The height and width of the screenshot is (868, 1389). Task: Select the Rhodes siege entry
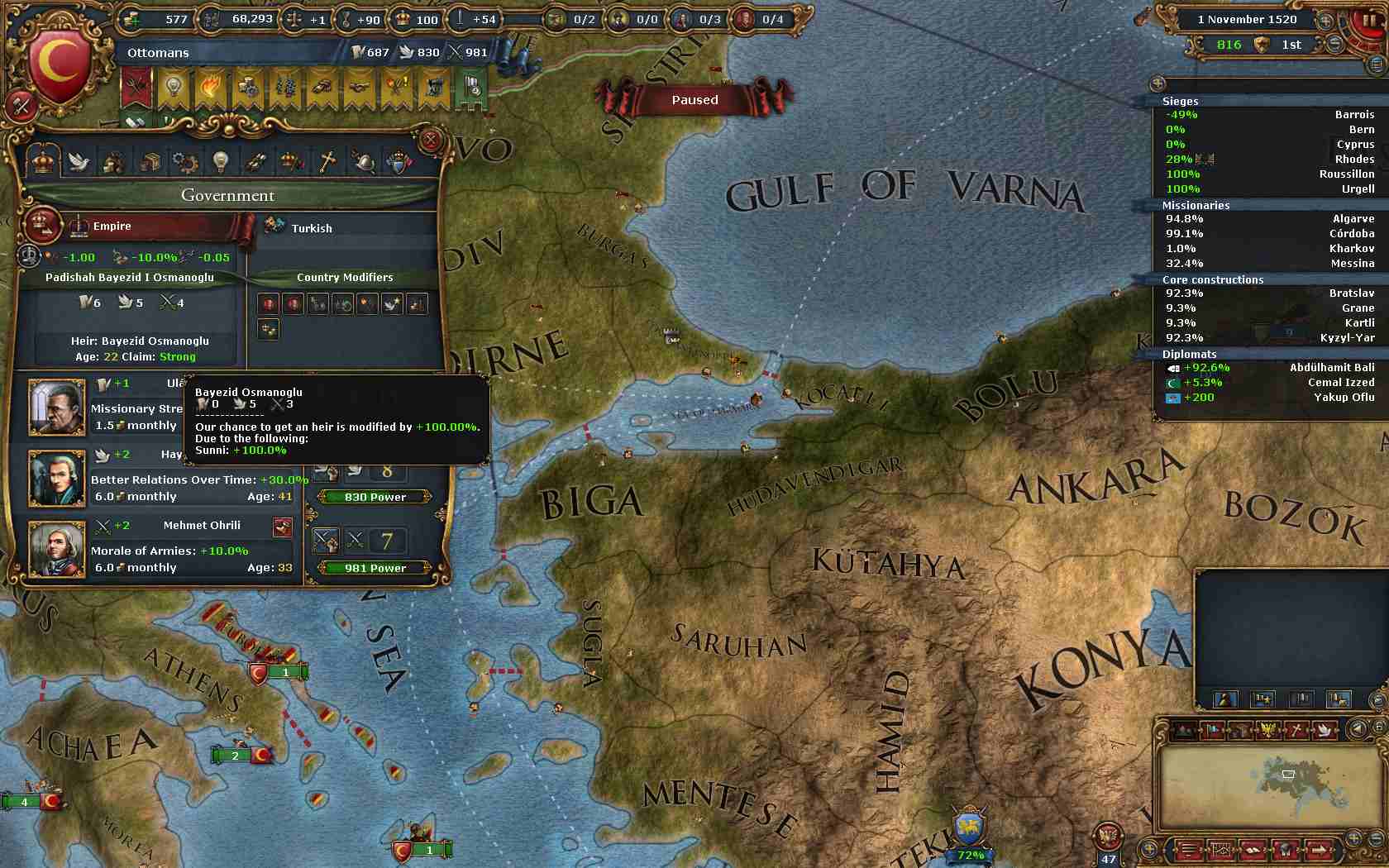(1267, 160)
